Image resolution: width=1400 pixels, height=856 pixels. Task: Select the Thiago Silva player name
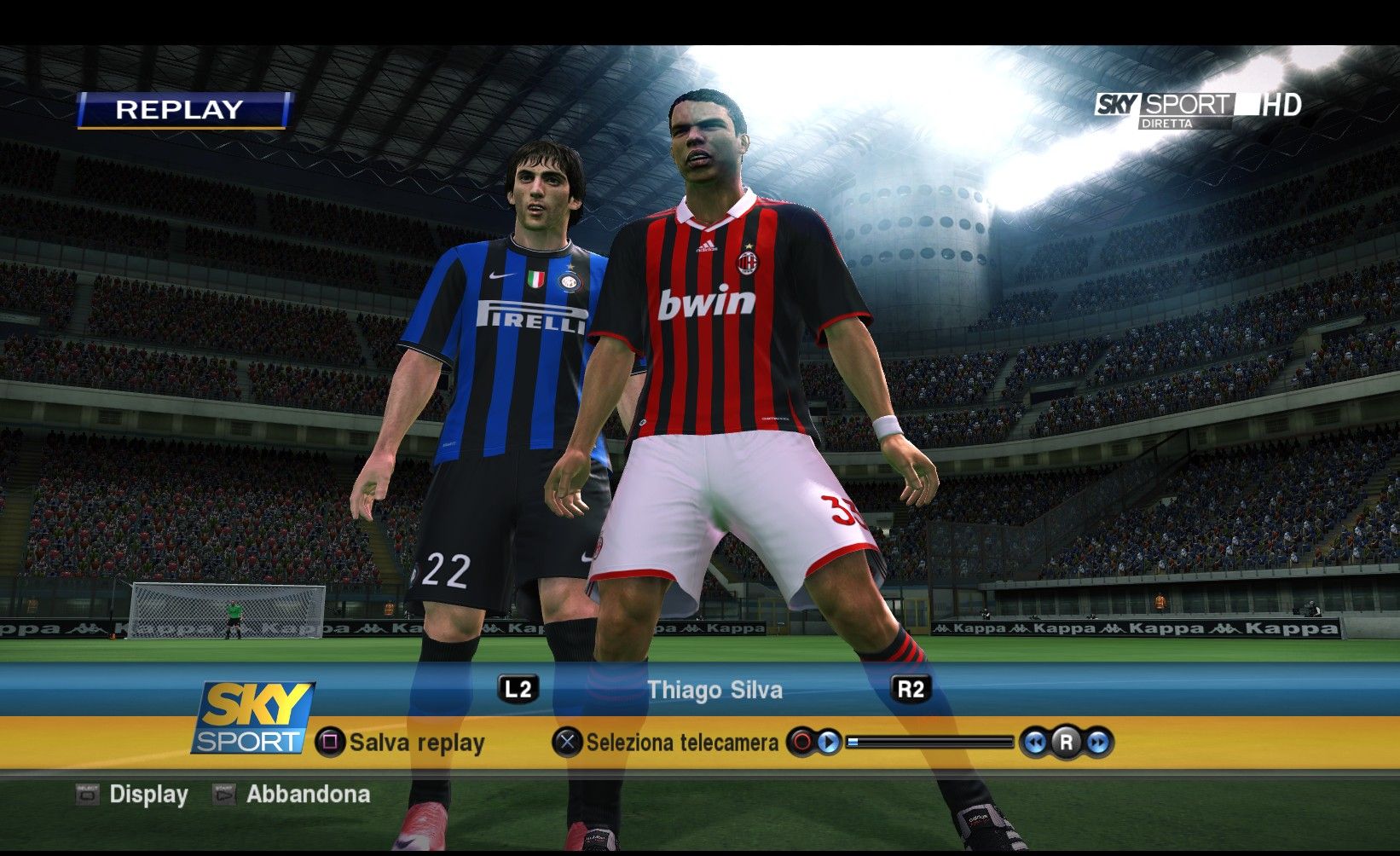[x=714, y=690]
